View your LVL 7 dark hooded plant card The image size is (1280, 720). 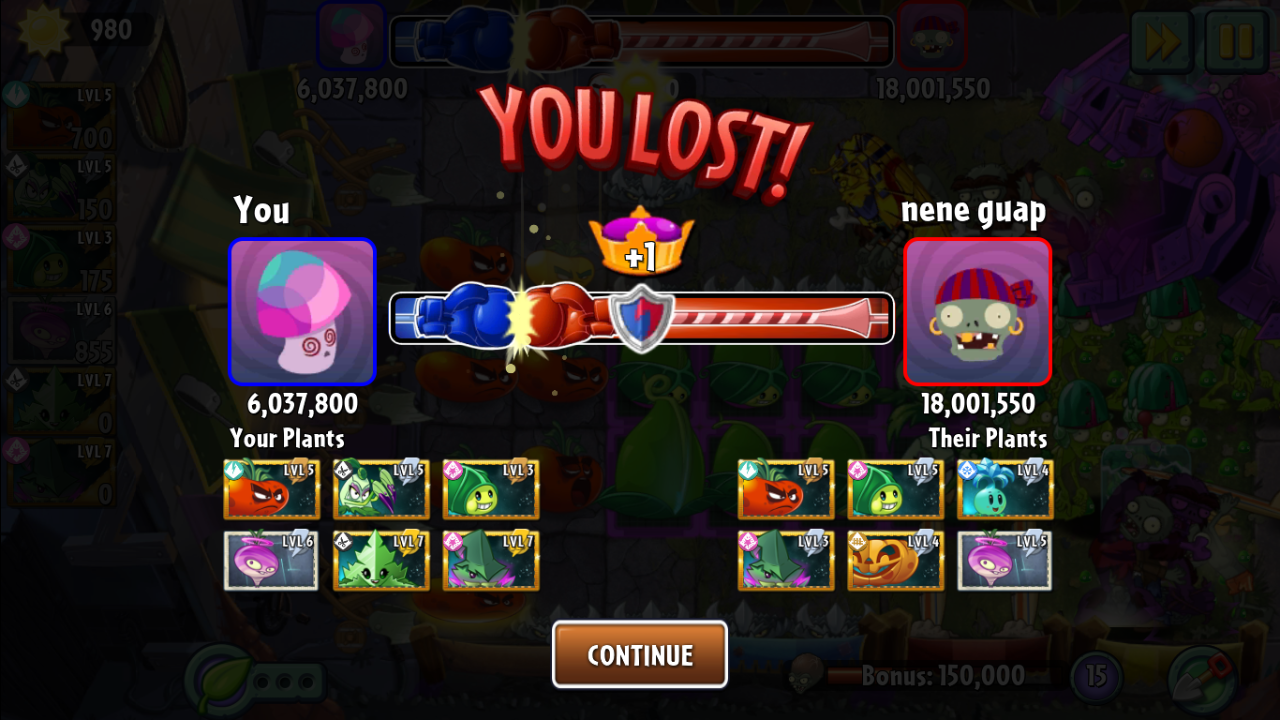coord(490,560)
